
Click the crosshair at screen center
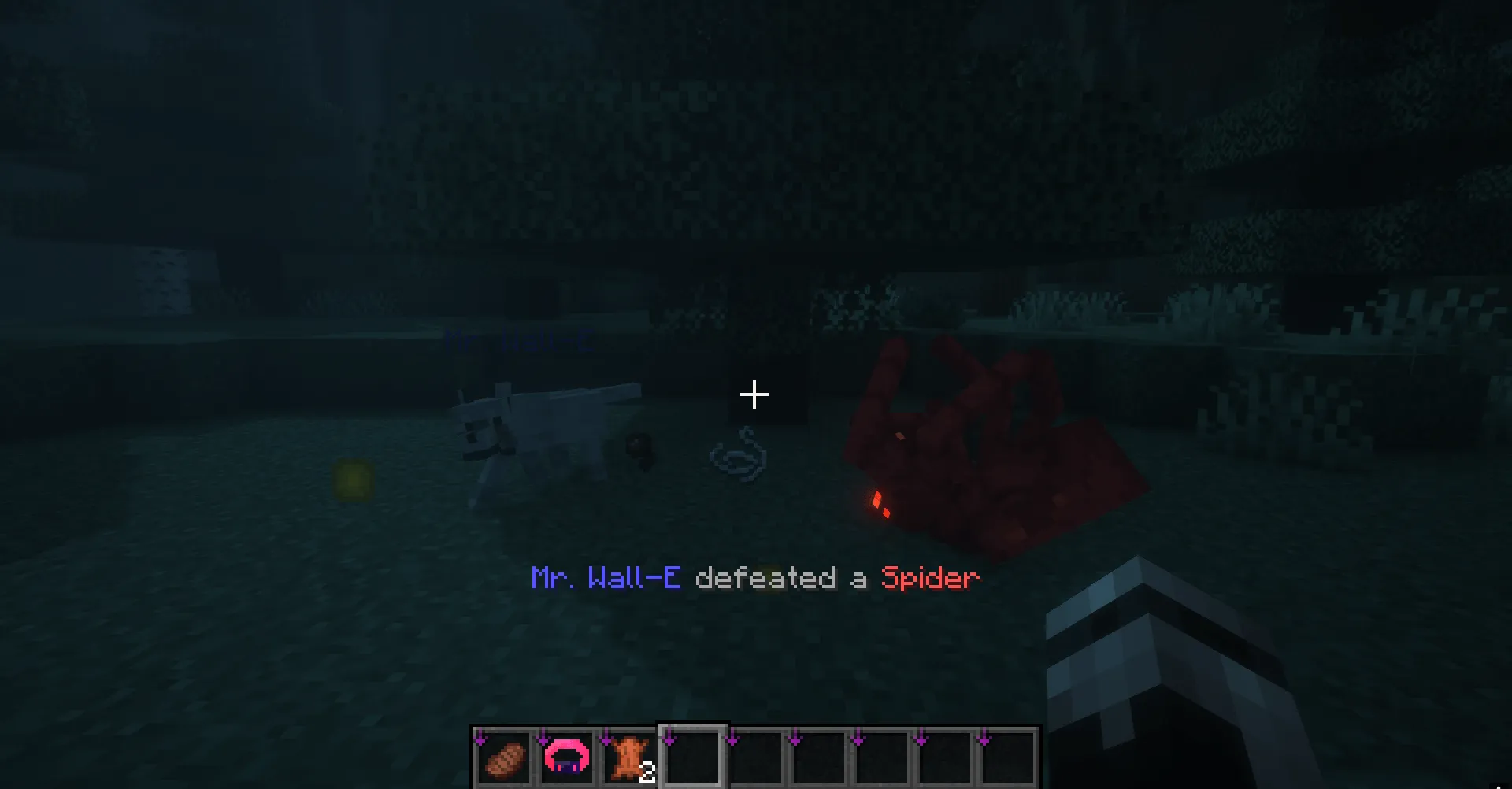(755, 394)
